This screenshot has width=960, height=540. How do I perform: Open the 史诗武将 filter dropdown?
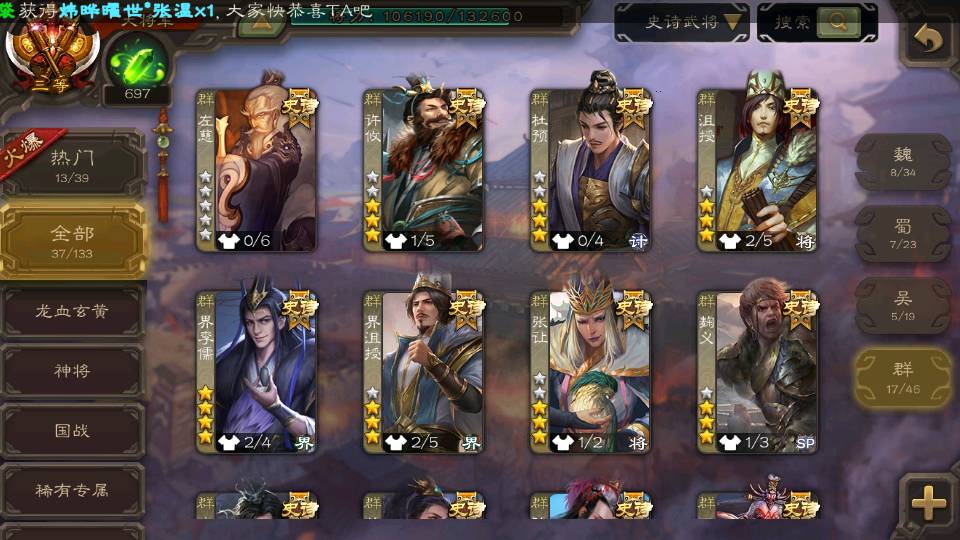681,22
